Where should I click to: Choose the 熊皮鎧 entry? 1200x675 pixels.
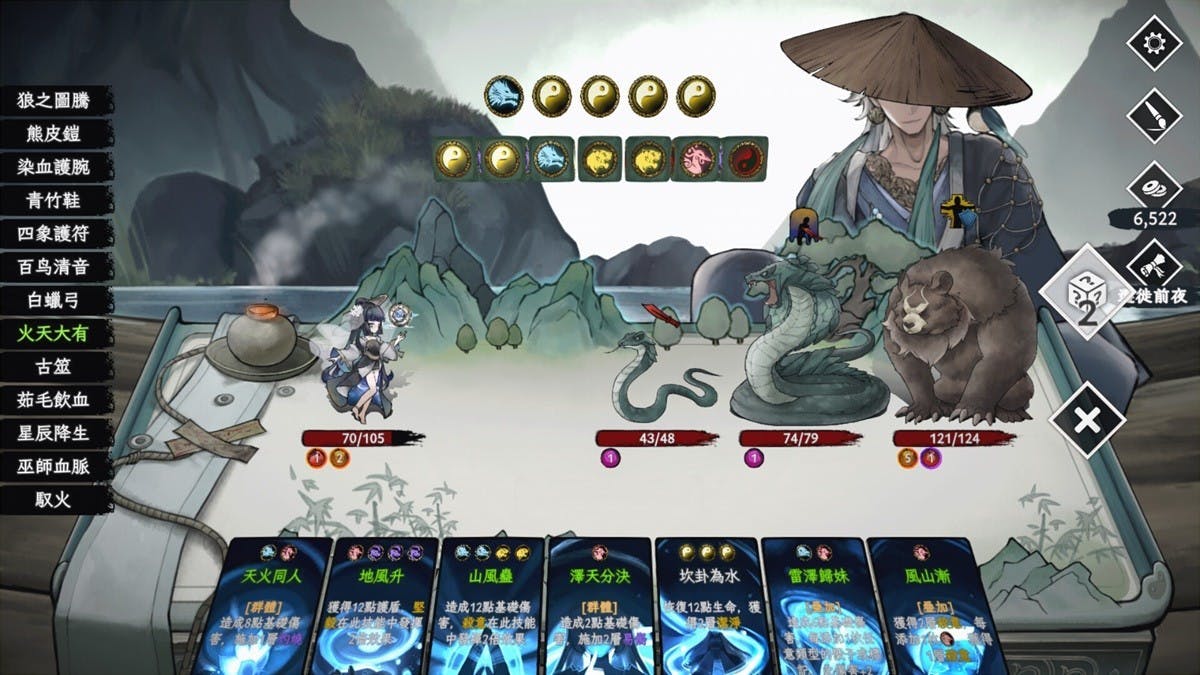point(53,133)
